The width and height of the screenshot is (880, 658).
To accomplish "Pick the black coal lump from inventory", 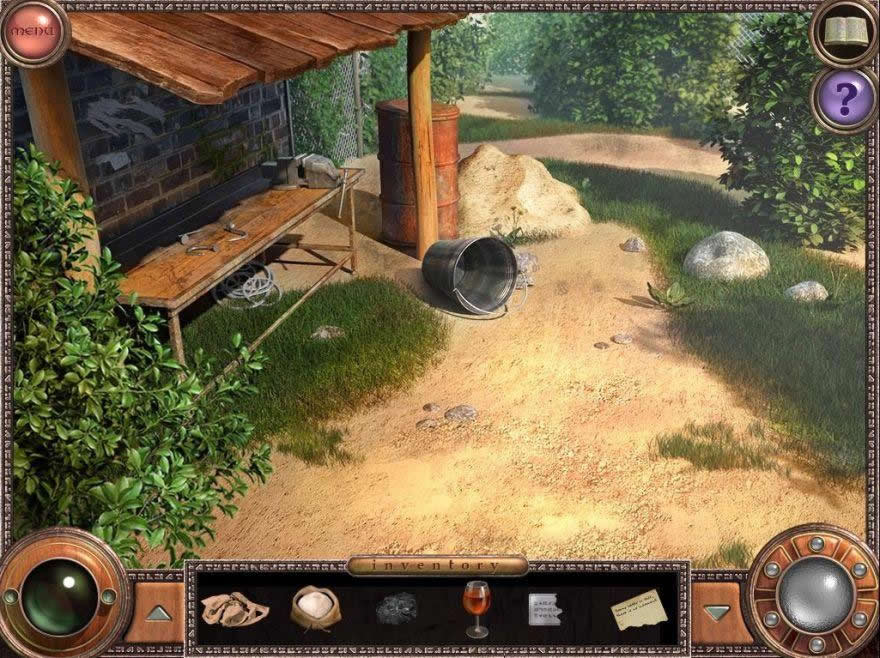I will (395, 609).
